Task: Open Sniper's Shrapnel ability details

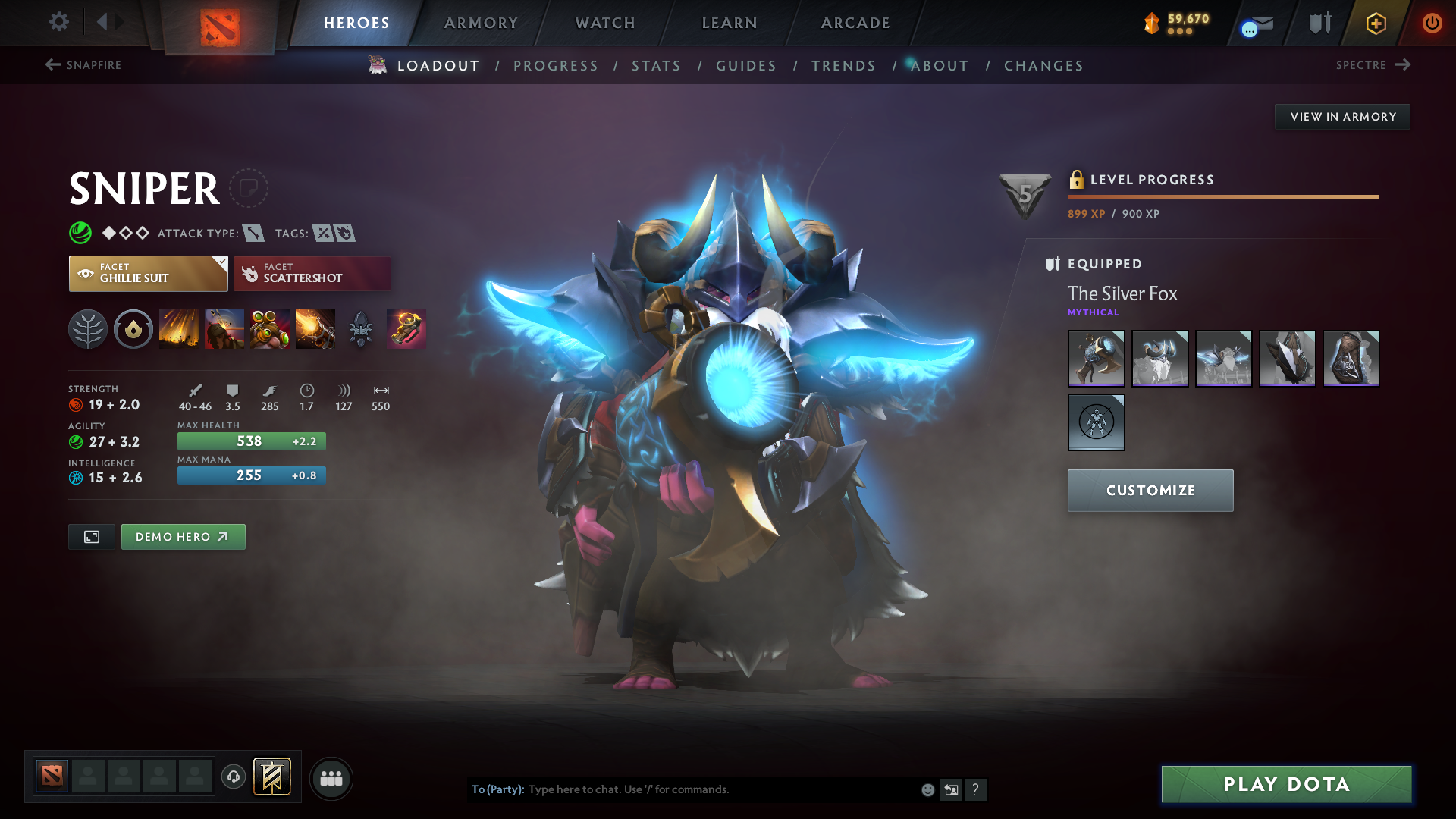Action: point(178,329)
